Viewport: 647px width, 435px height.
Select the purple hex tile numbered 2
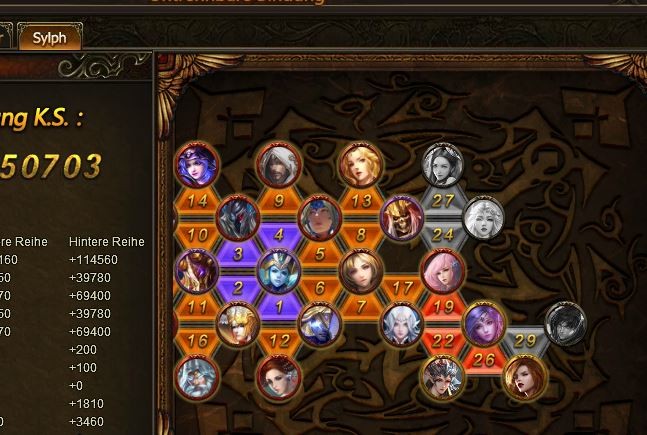(x=238, y=288)
